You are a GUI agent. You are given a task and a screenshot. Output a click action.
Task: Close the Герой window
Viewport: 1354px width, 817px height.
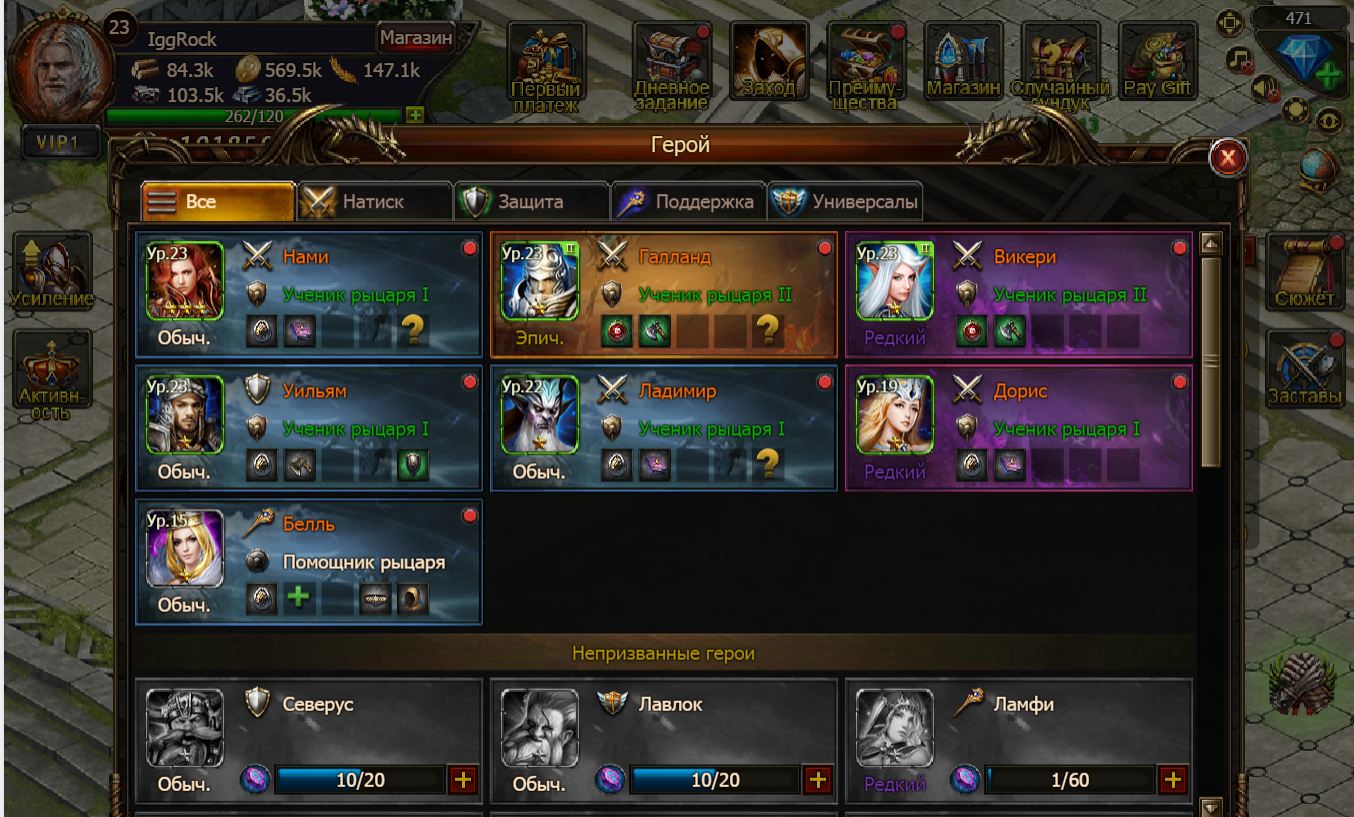coord(1228,157)
